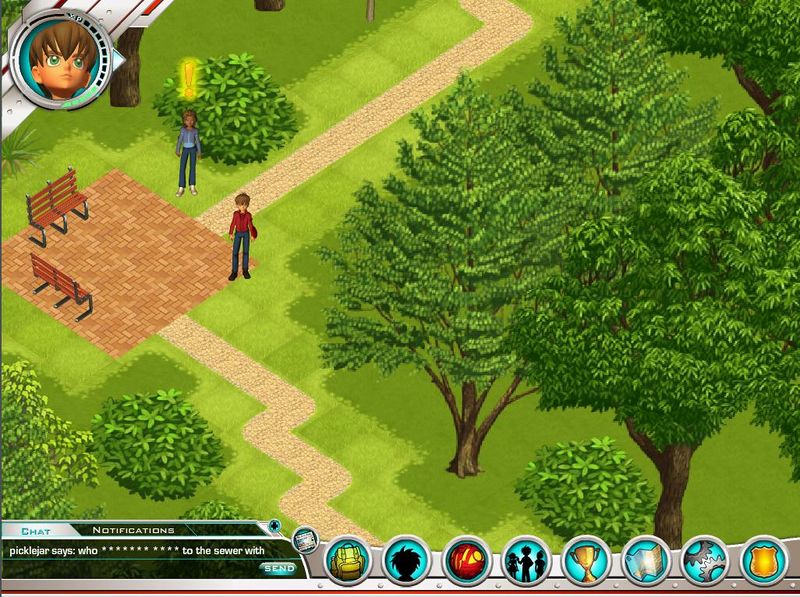Send the chat message

tap(280, 569)
